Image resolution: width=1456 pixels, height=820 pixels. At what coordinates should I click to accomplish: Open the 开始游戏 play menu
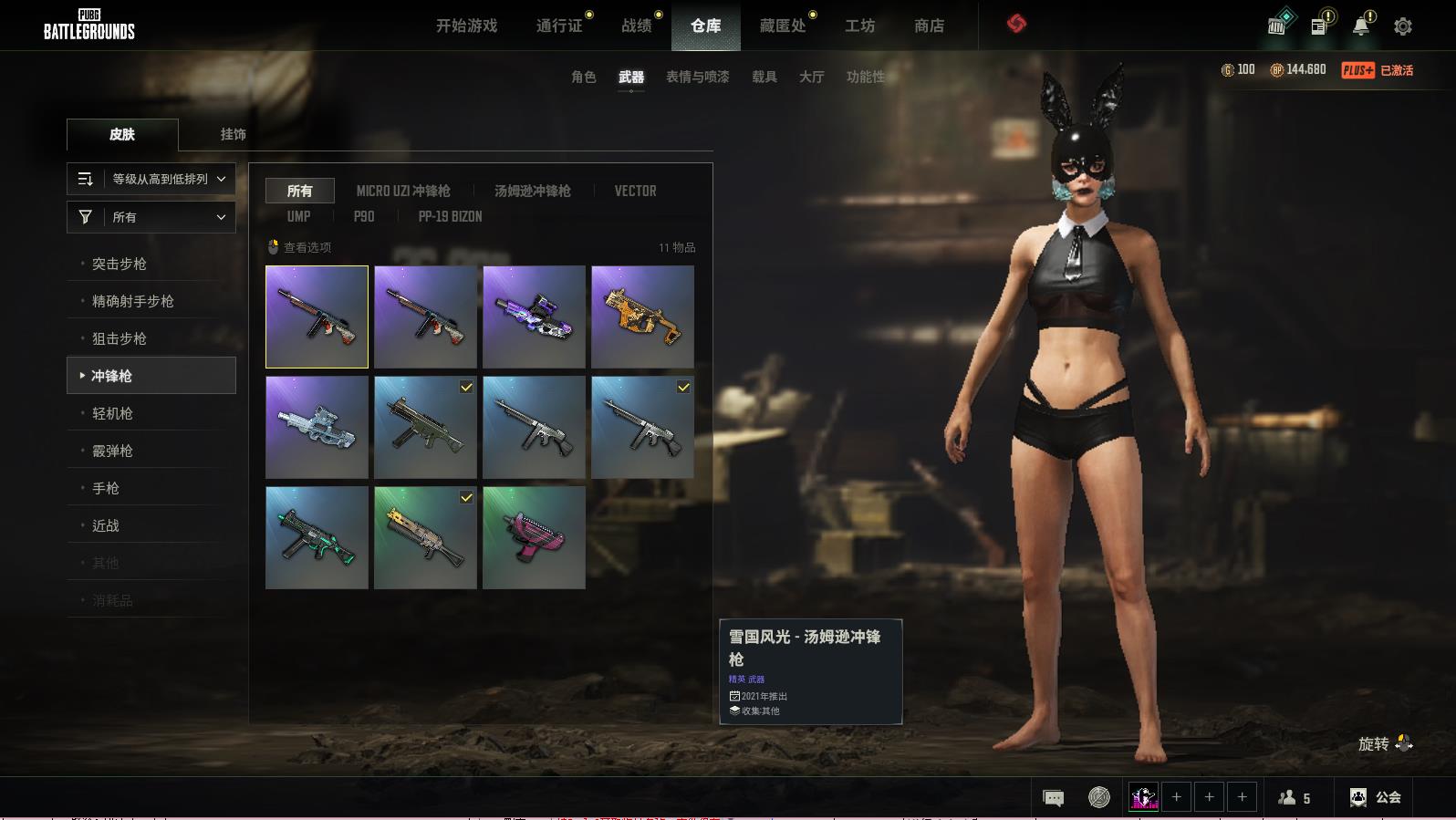(466, 26)
